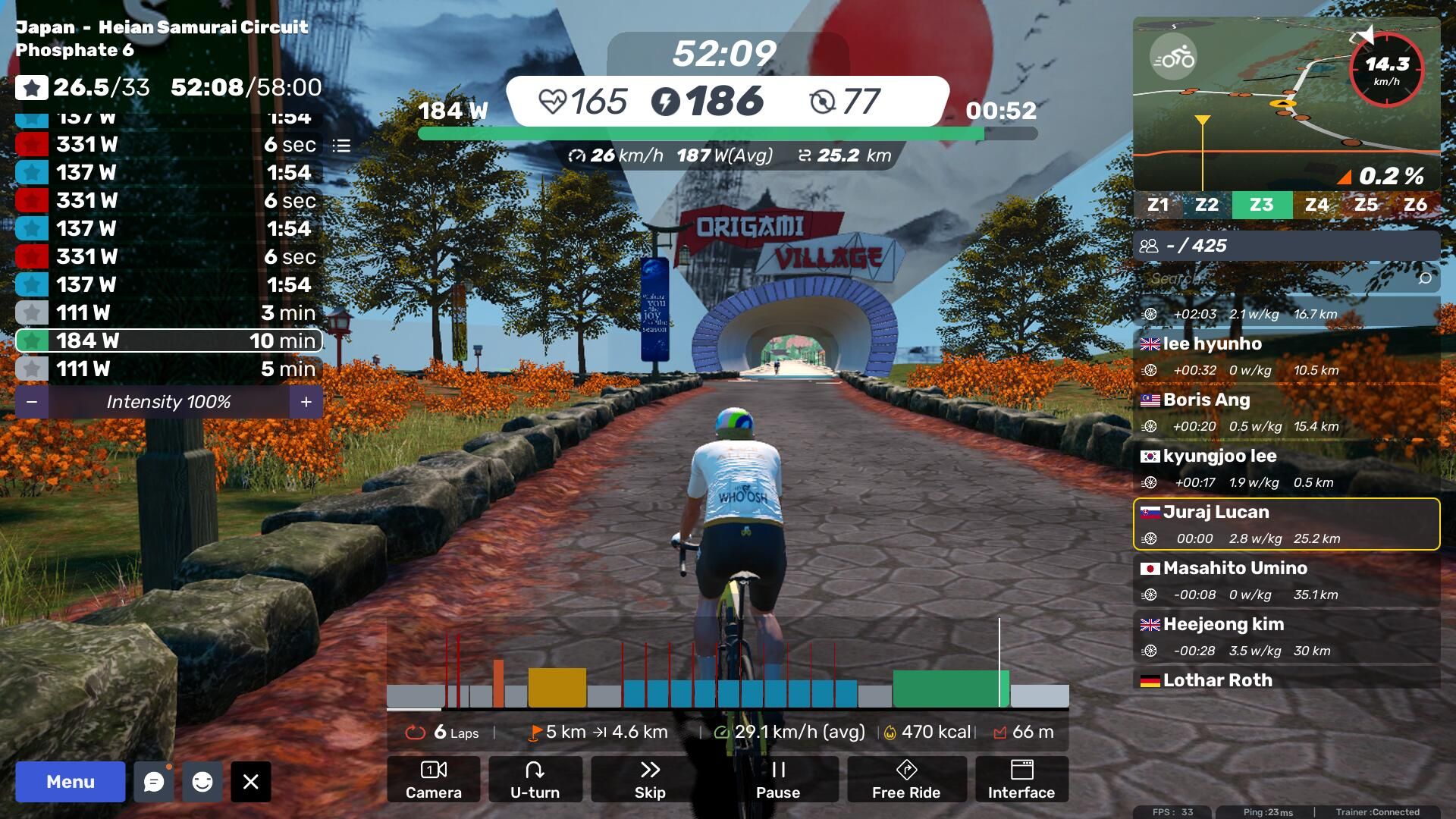Click the rider search field
The image size is (1456, 819).
[x=1282, y=279]
